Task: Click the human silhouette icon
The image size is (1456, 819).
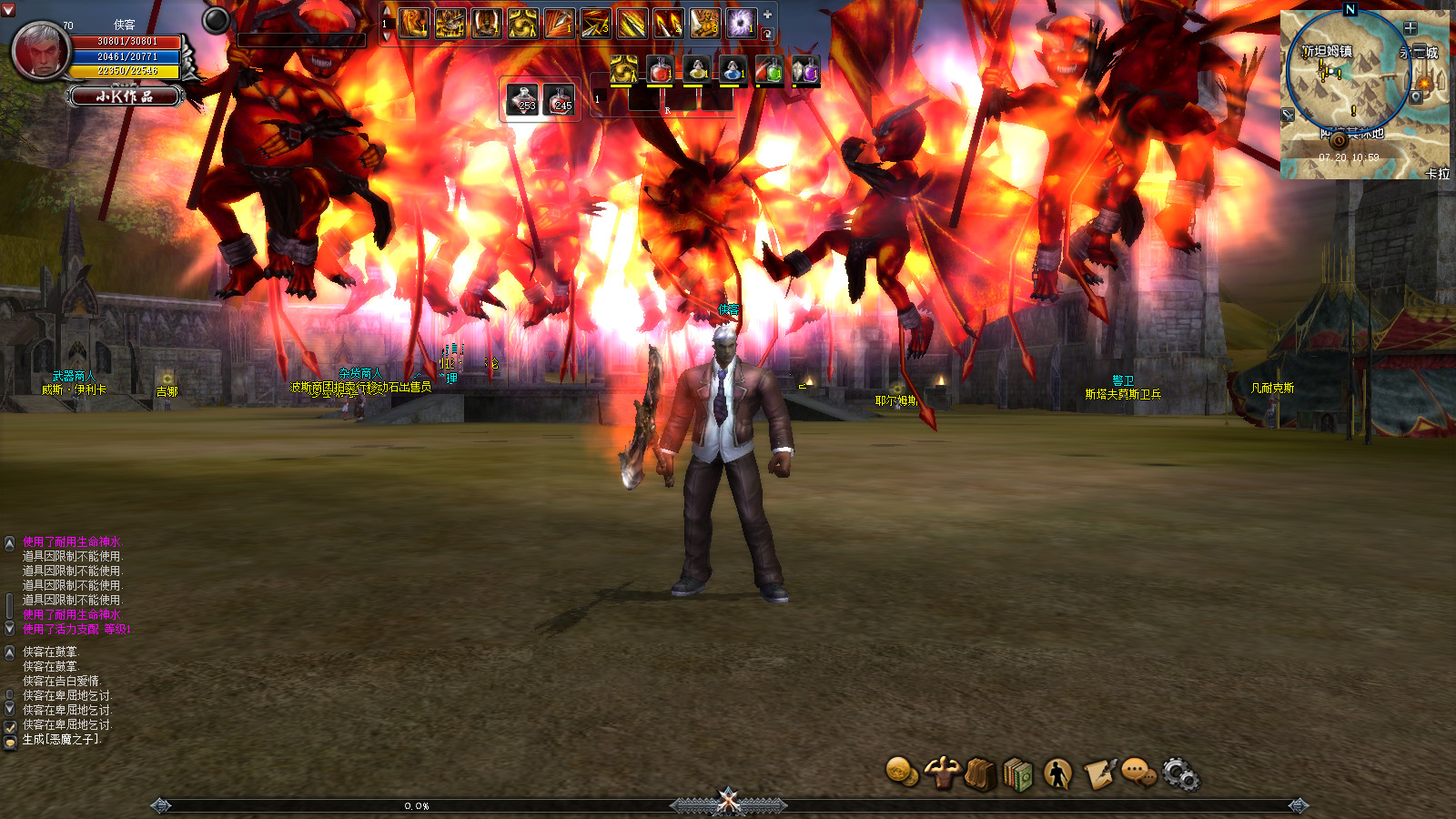Action: (x=1057, y=774)
